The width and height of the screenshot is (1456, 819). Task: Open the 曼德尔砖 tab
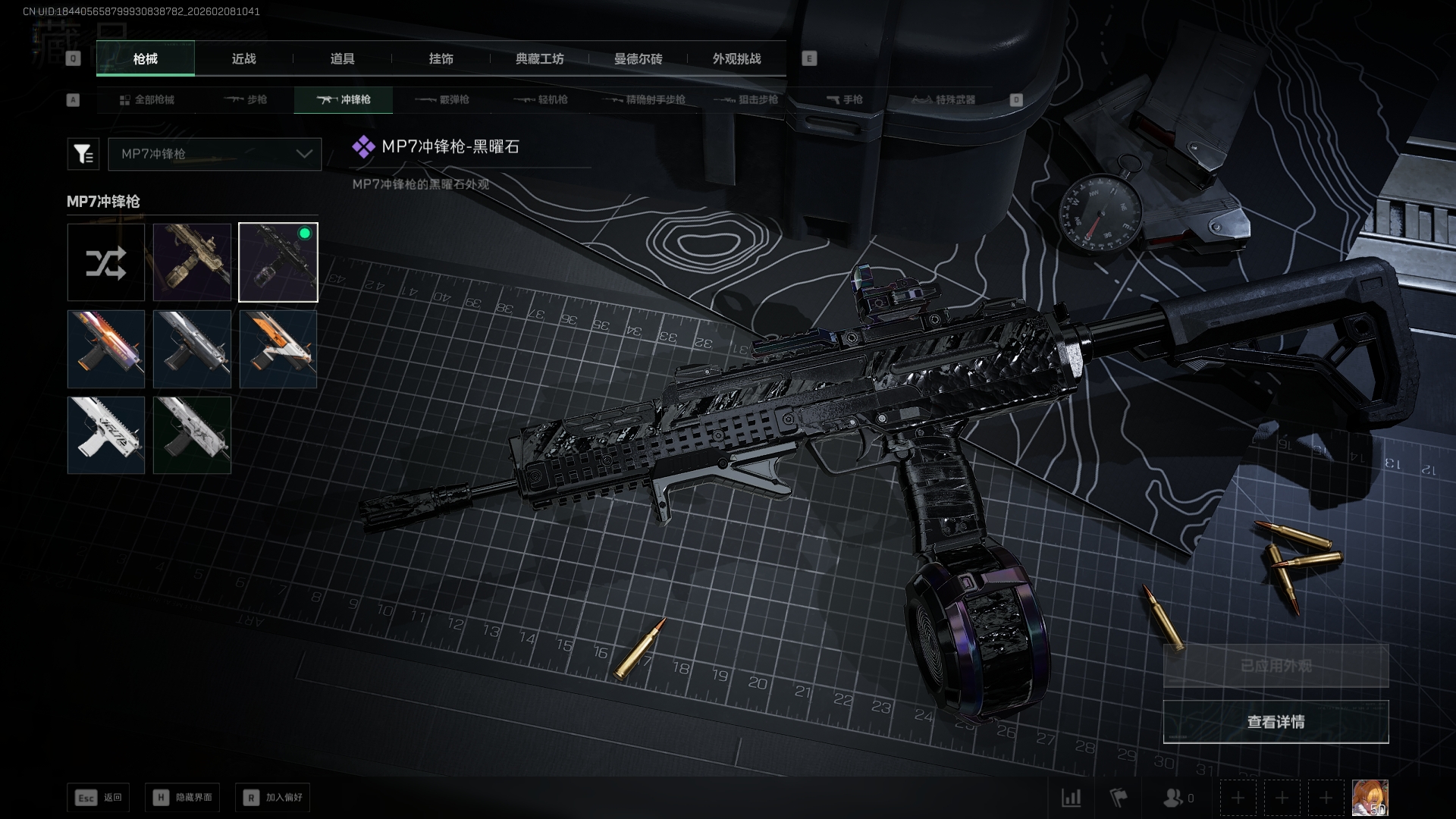tap(638, 59)
